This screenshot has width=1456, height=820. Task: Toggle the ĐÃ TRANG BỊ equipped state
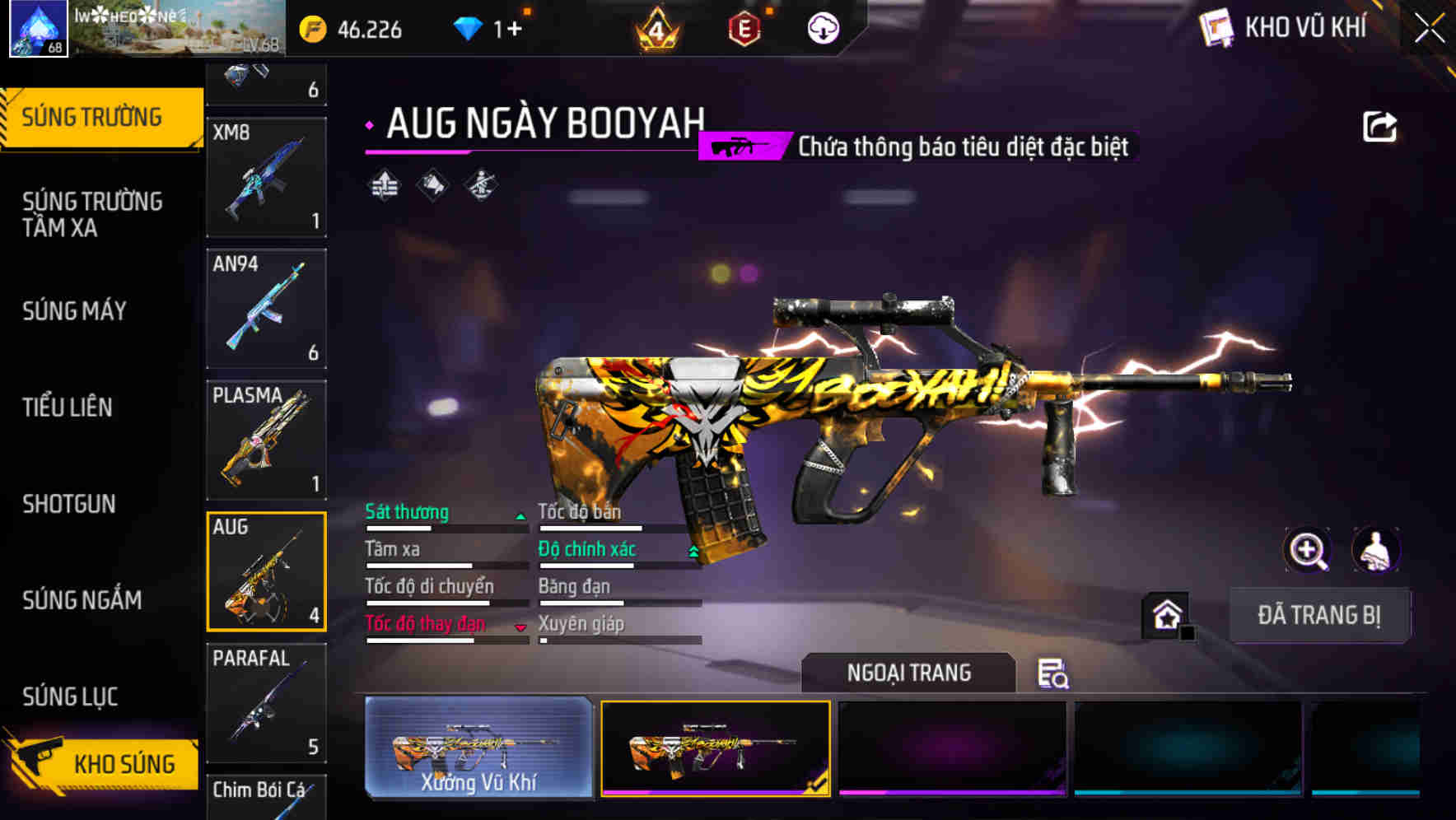point(1318,615)
